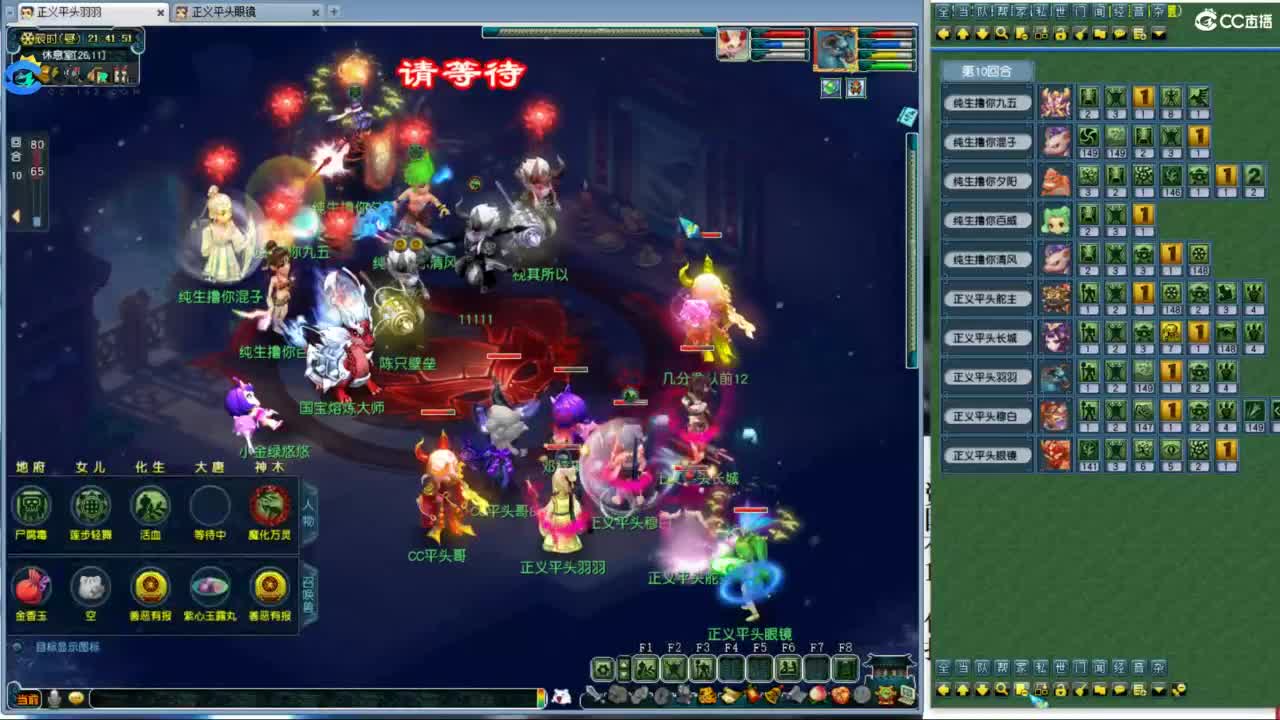The width and height of the screenshot is (1280, 720).
Task: Click the F1 quickbar slot
Action: [644, 667]
